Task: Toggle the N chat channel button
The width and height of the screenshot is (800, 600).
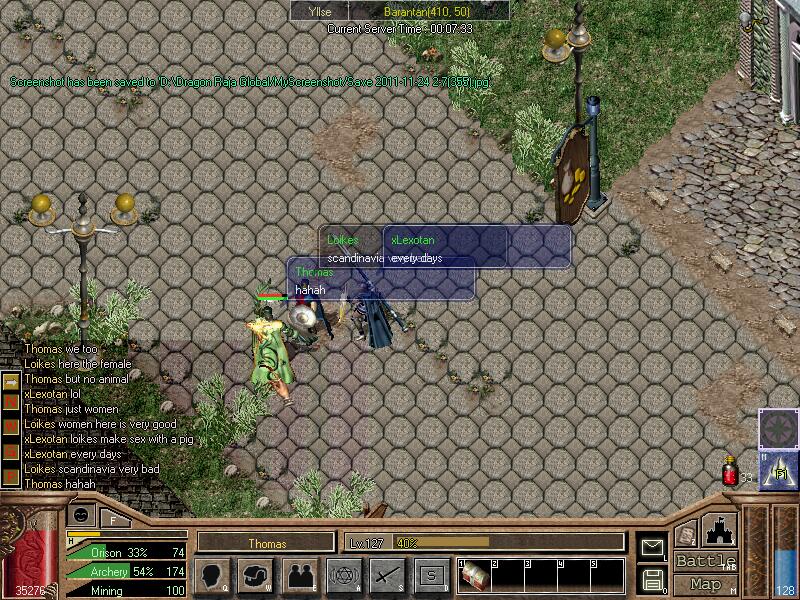Action: (x=9, y=402)
